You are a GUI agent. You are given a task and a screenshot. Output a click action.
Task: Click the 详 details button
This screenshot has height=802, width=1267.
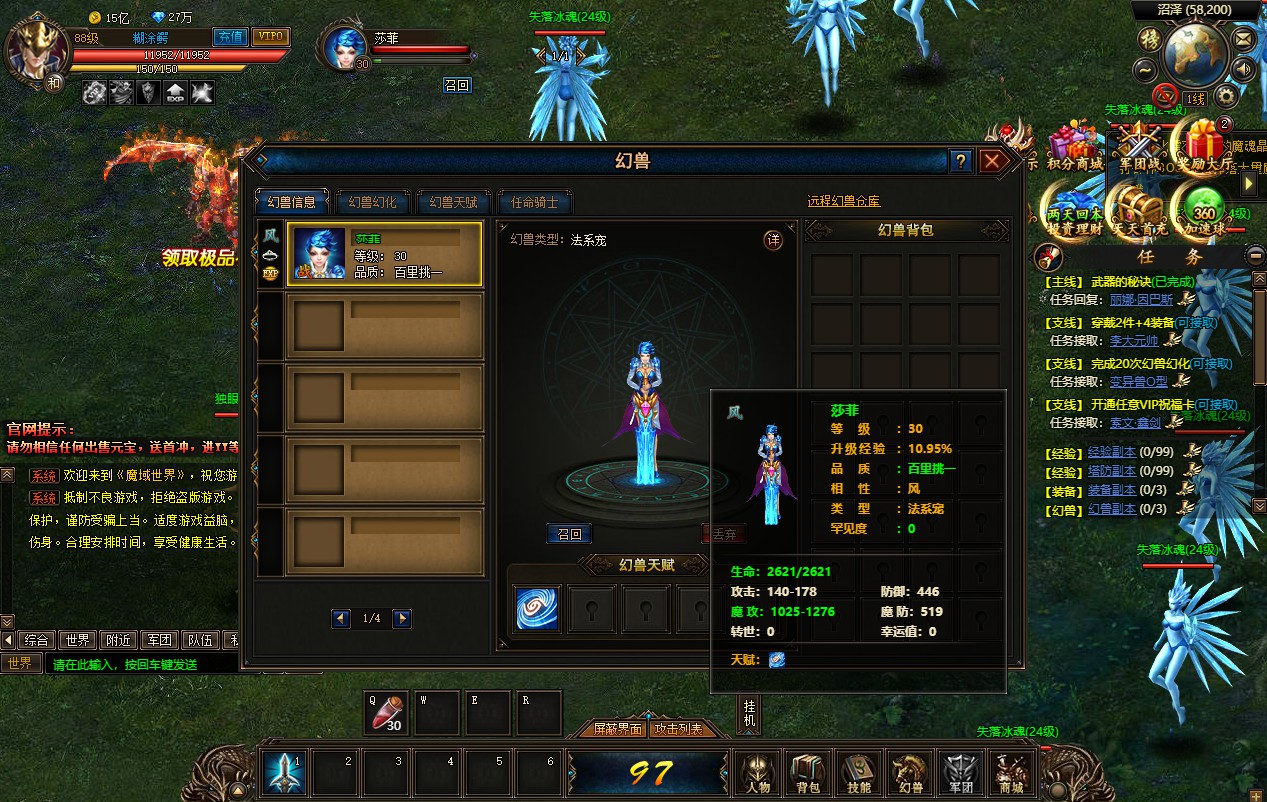tap(772, 240)
